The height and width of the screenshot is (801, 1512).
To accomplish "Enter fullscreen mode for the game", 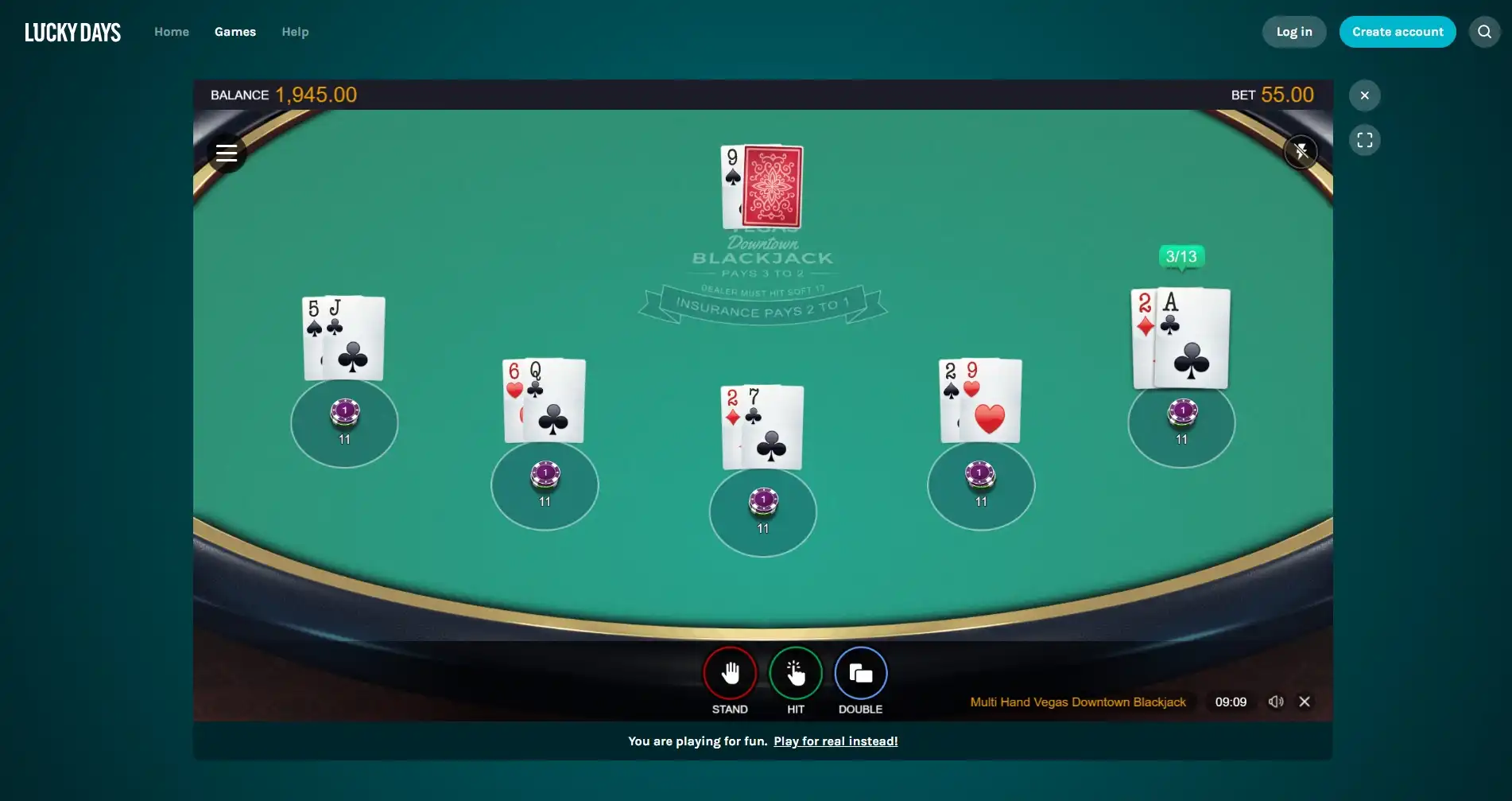I will [1365, 140].
